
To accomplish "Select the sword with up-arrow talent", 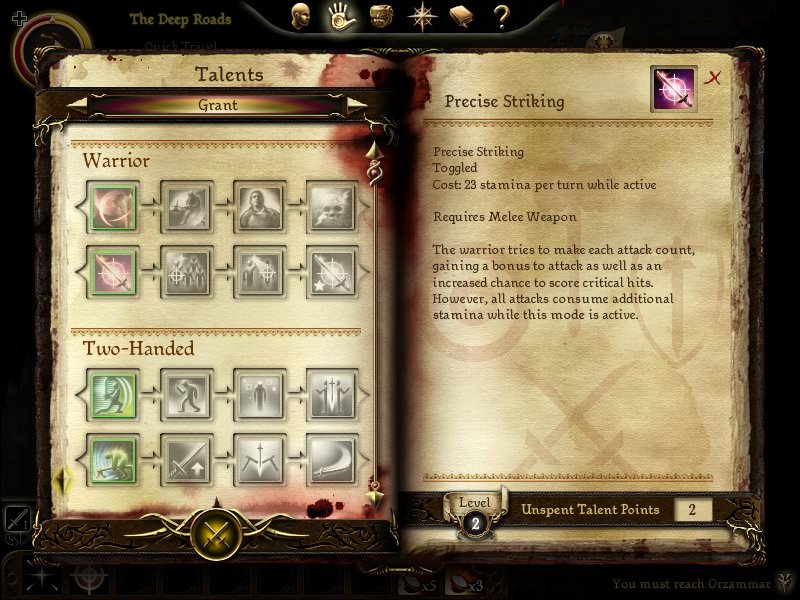I will click(x=186, y=460).
